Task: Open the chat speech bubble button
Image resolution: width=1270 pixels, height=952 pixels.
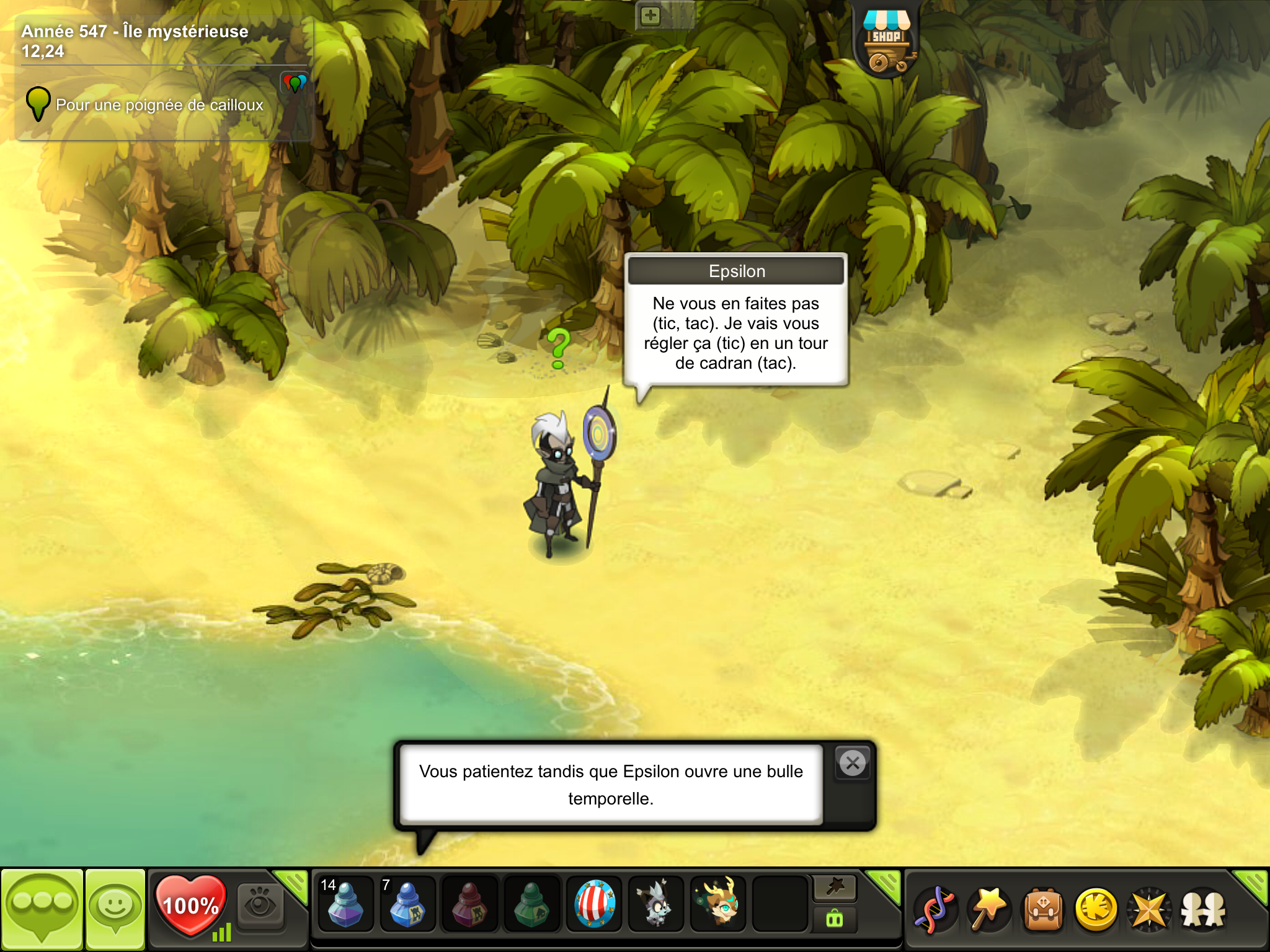Action: coord(42,909)
